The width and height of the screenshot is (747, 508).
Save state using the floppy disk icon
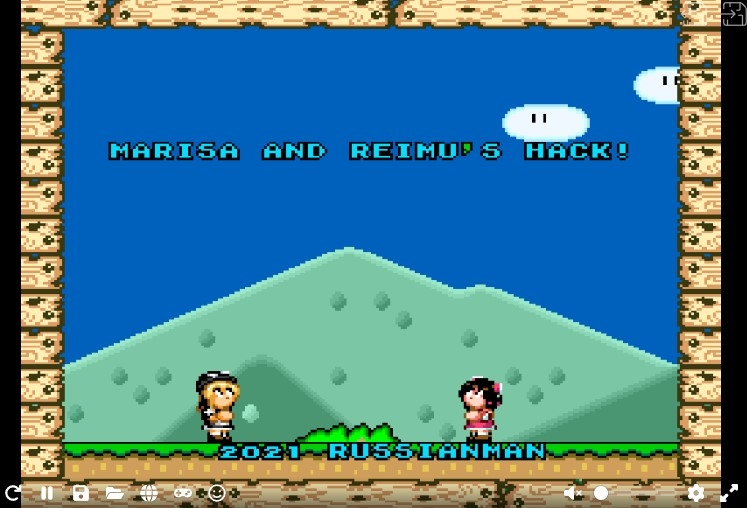click(x=81, y=493)
